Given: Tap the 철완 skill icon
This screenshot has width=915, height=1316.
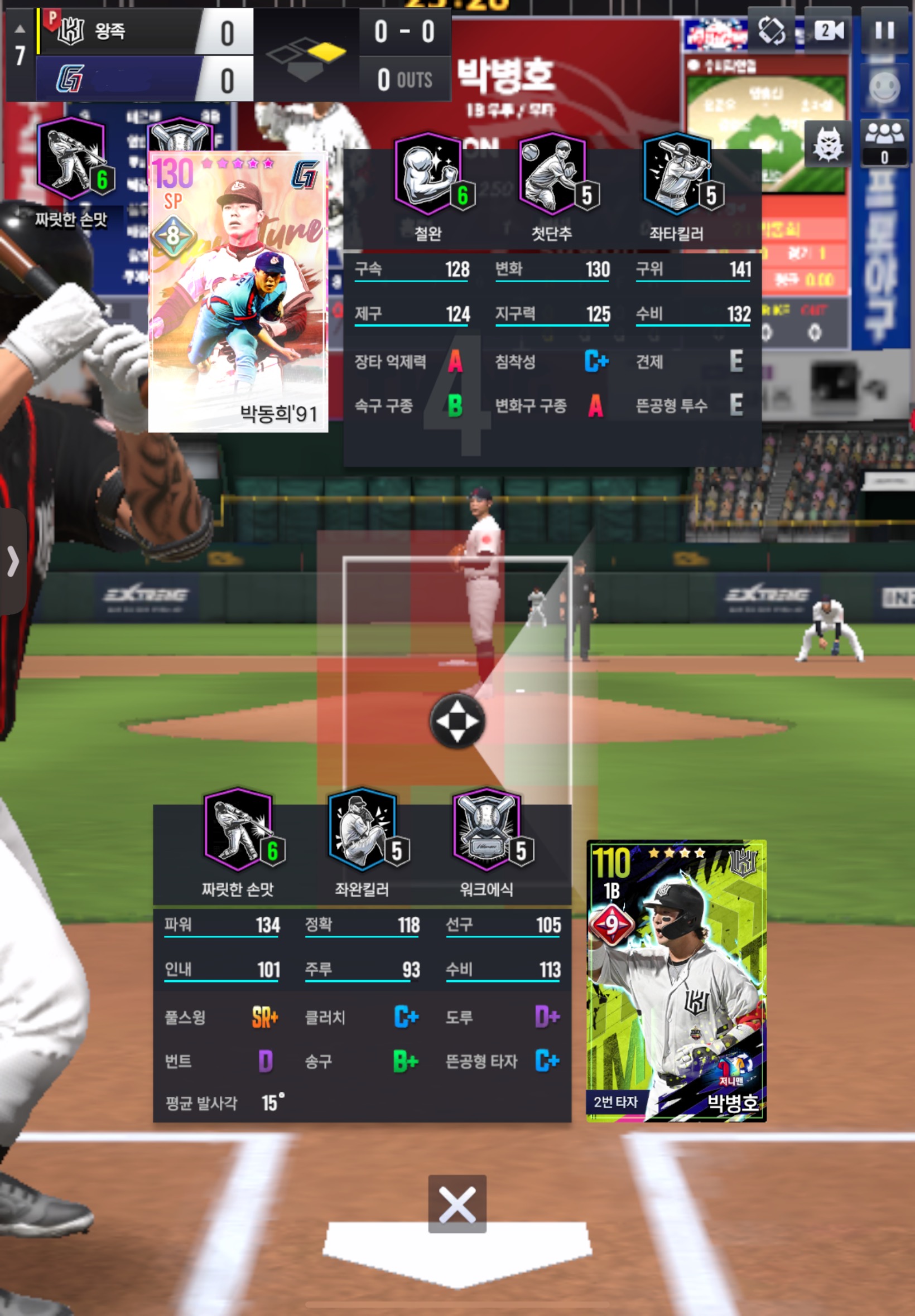Looking at the screenshot, I should click(x=428, y=174).
